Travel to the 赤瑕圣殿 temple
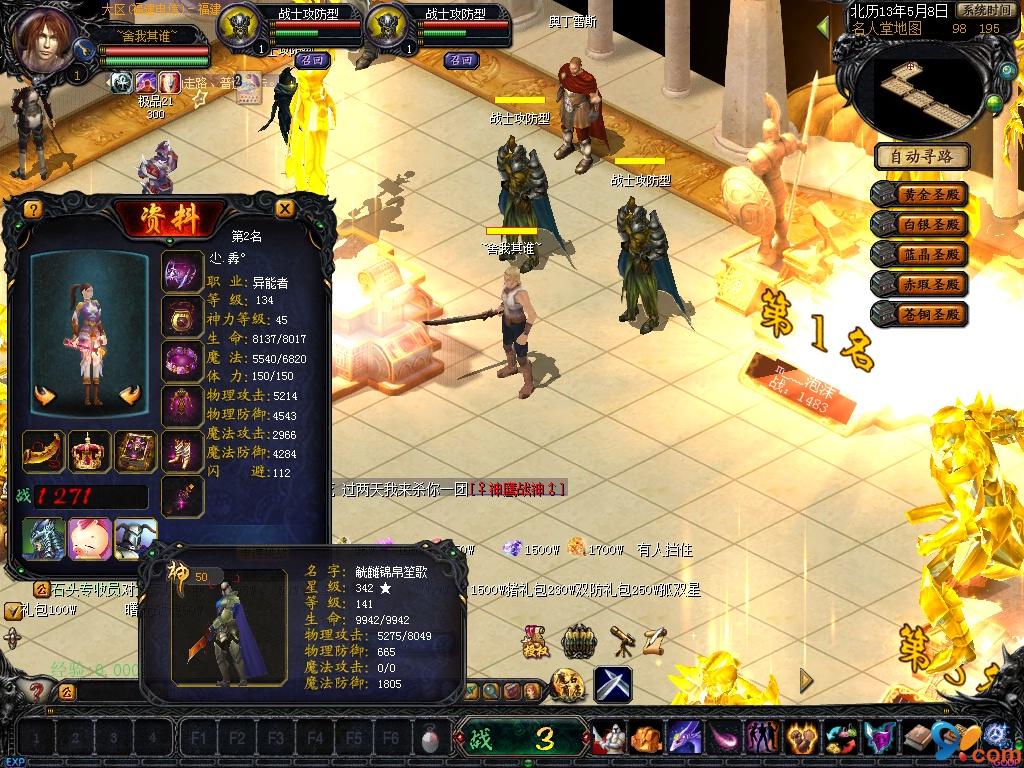Screen dimensions: 1024x768 [920, 285]
